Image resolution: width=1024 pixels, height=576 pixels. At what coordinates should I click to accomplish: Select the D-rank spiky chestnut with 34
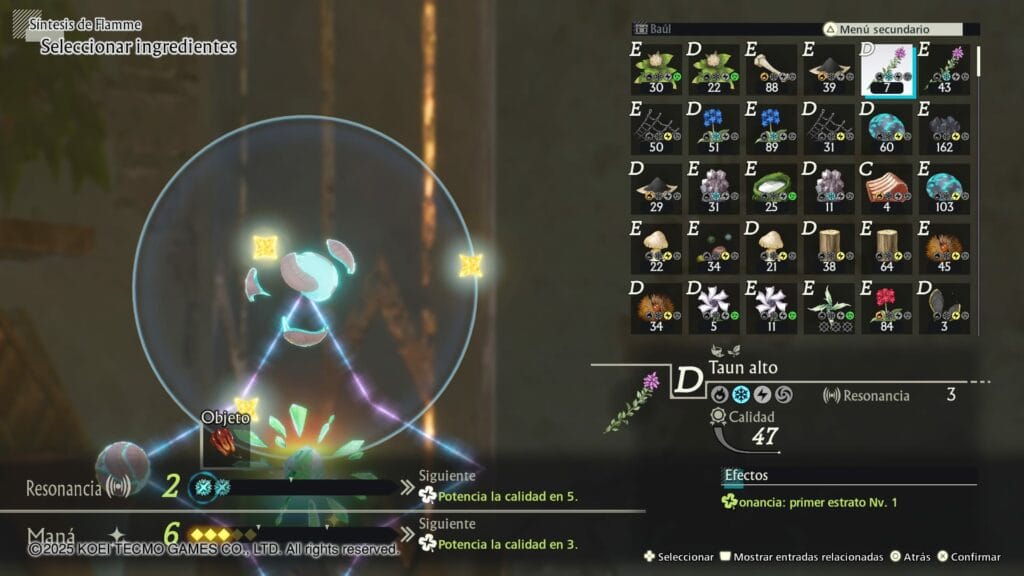(656, 308)
